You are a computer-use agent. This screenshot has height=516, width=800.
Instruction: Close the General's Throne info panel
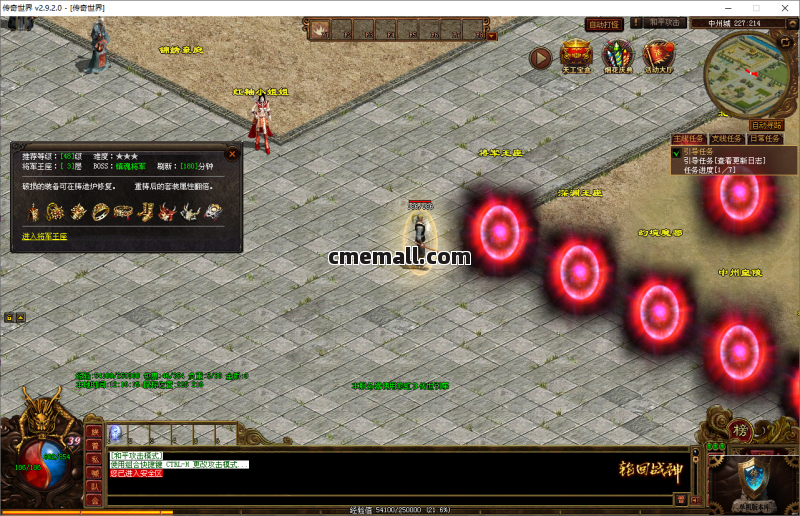click(x=232, y=154)
